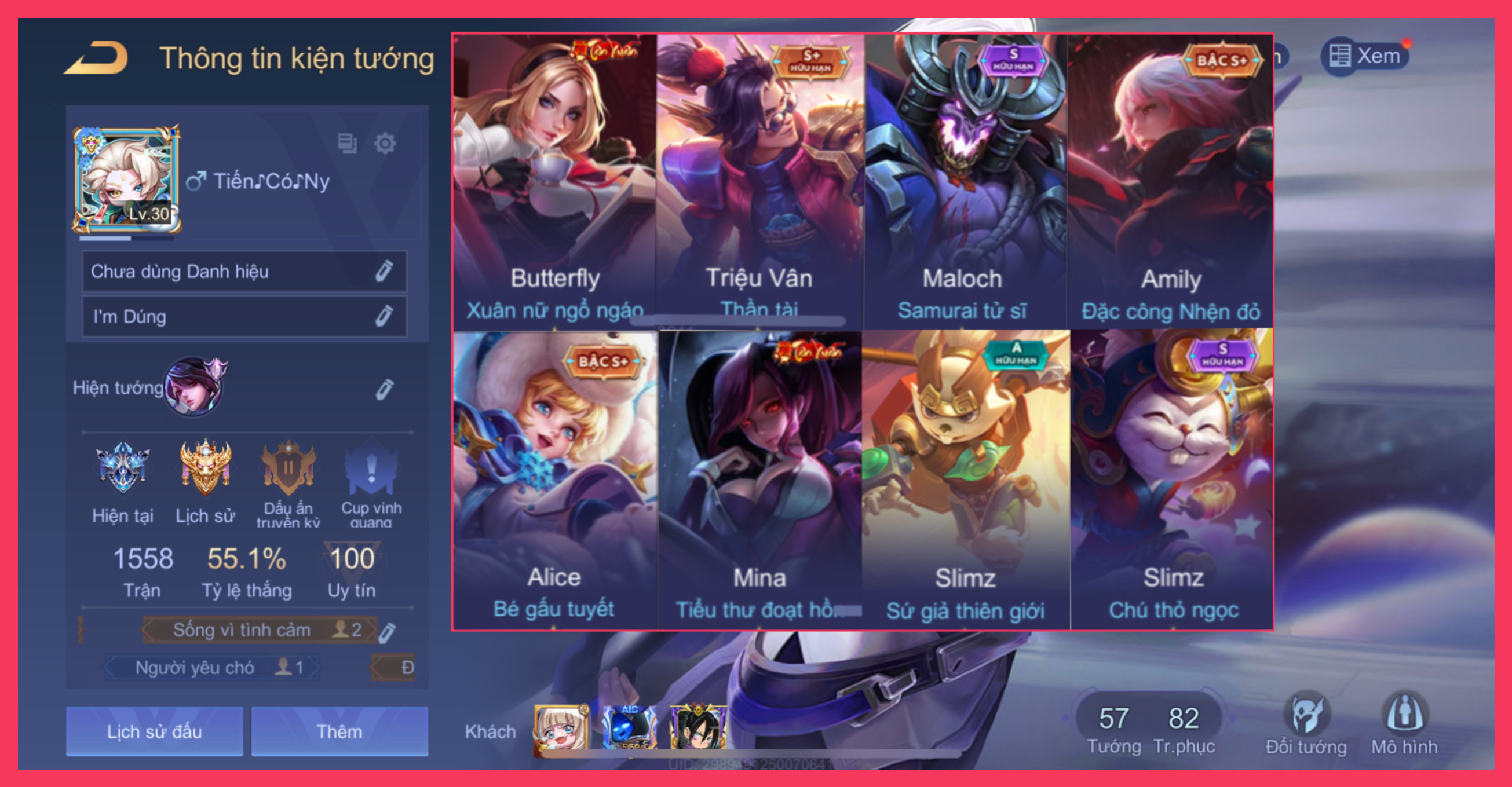Edit the Chưa dùng Danh hiệu title
Viewport: 1512px width, 787px height.
[384, 271]
